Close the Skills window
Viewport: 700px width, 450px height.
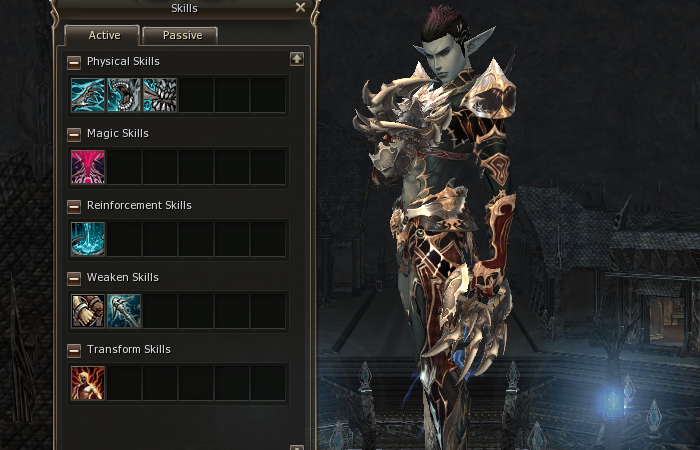click(300, 8)
